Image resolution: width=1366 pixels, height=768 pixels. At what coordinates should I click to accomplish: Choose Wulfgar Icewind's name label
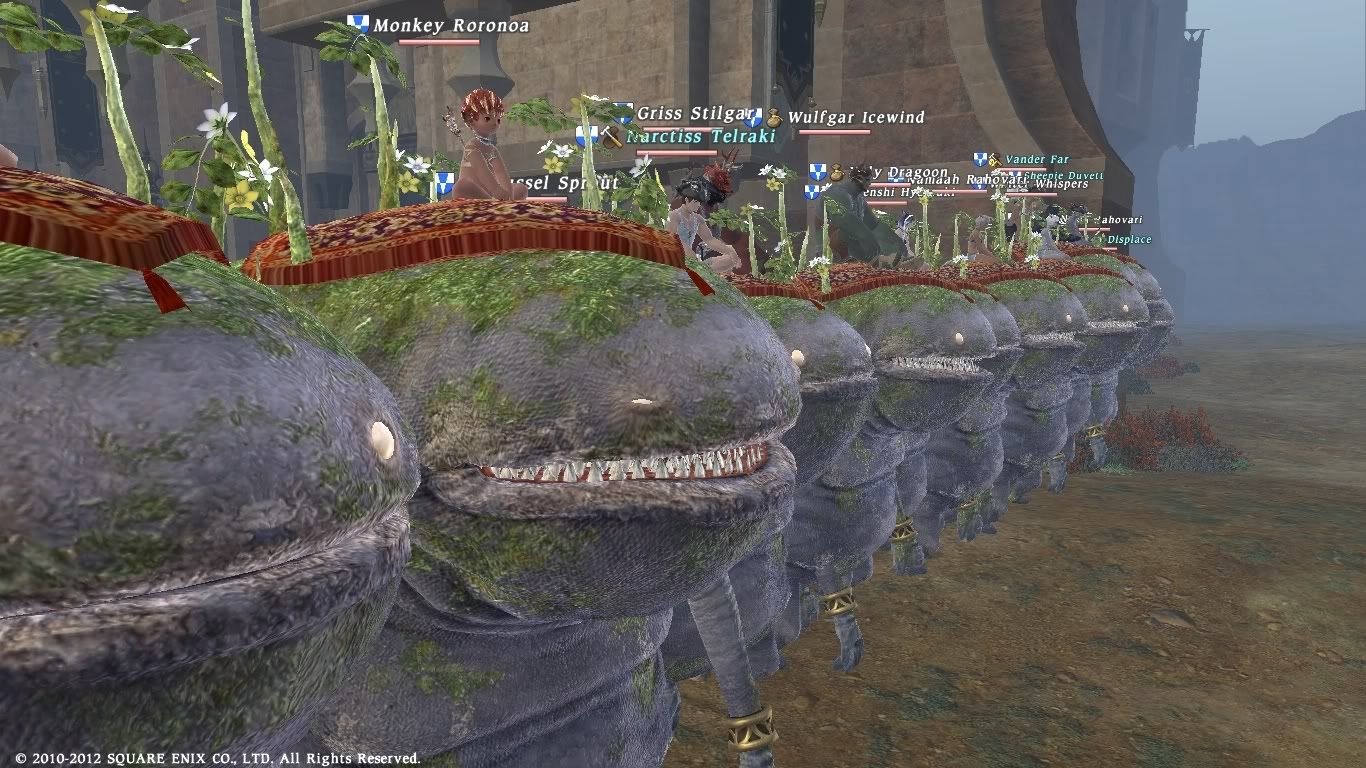pyautogui.click(x=856, y=118)
